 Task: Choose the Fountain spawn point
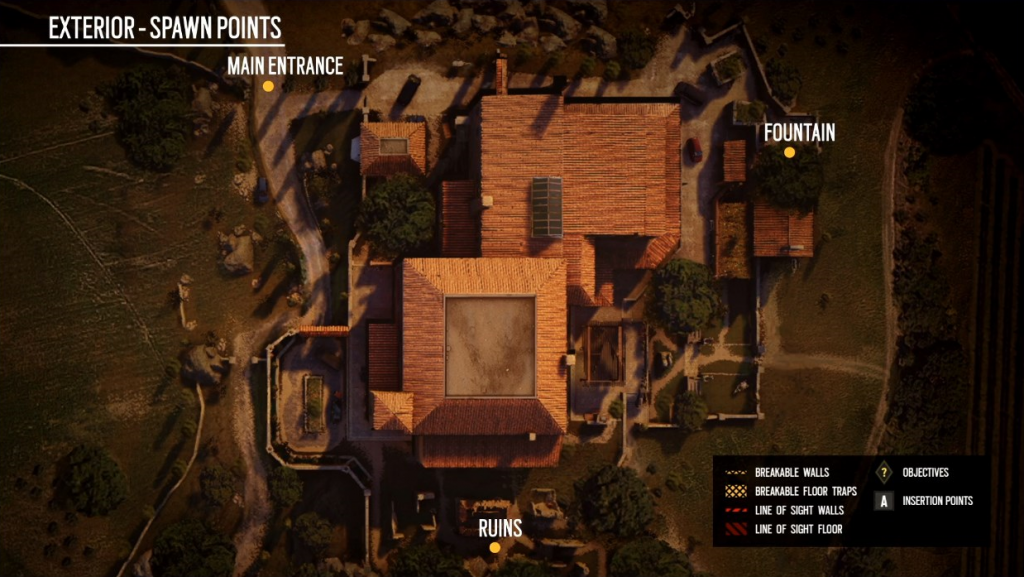[x=789, y=152]
